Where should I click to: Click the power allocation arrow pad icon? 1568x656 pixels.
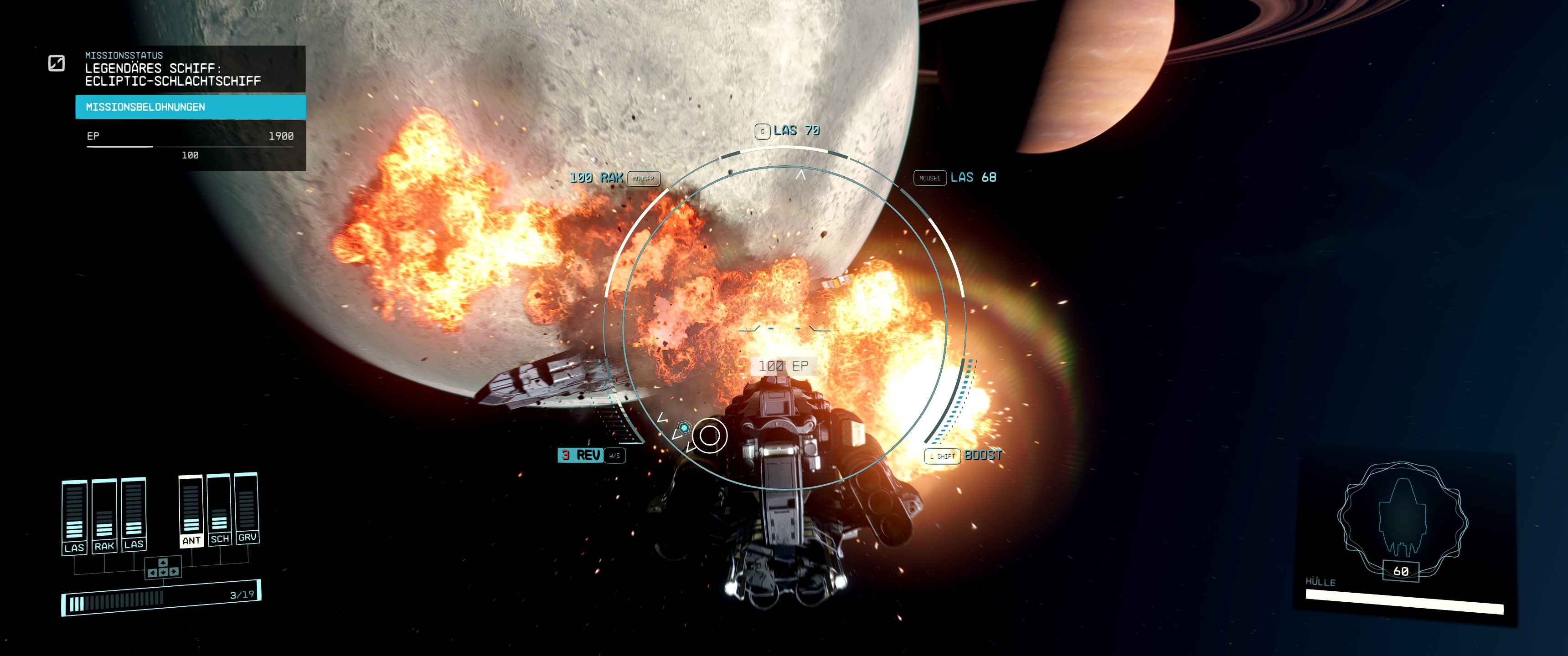163,568
